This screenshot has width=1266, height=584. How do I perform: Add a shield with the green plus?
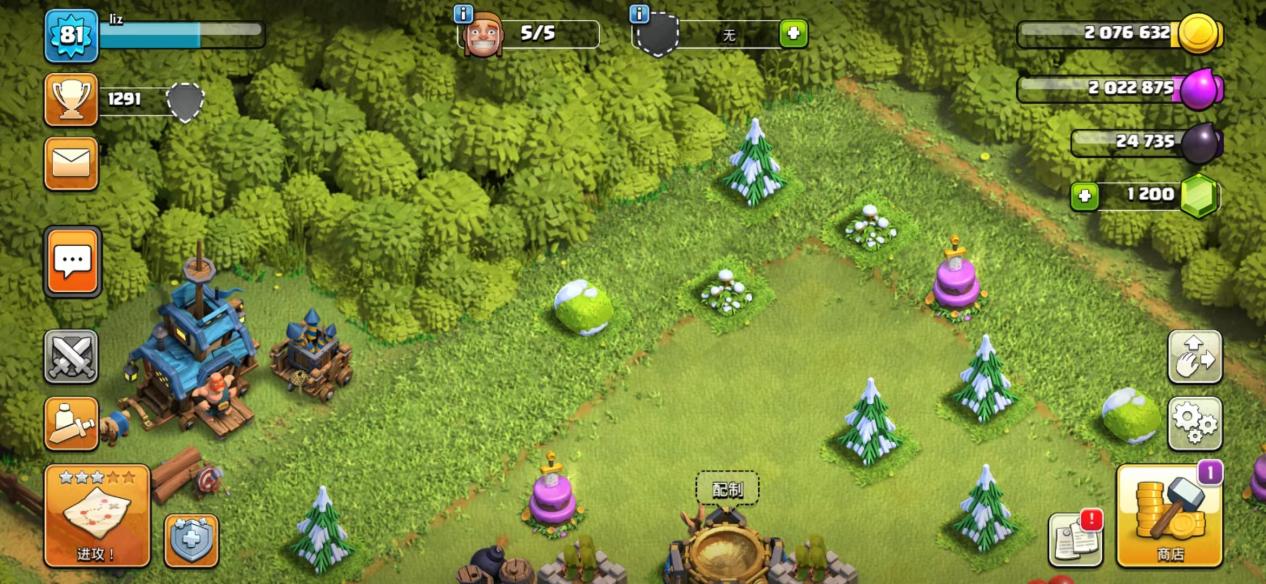coord(793,34)
